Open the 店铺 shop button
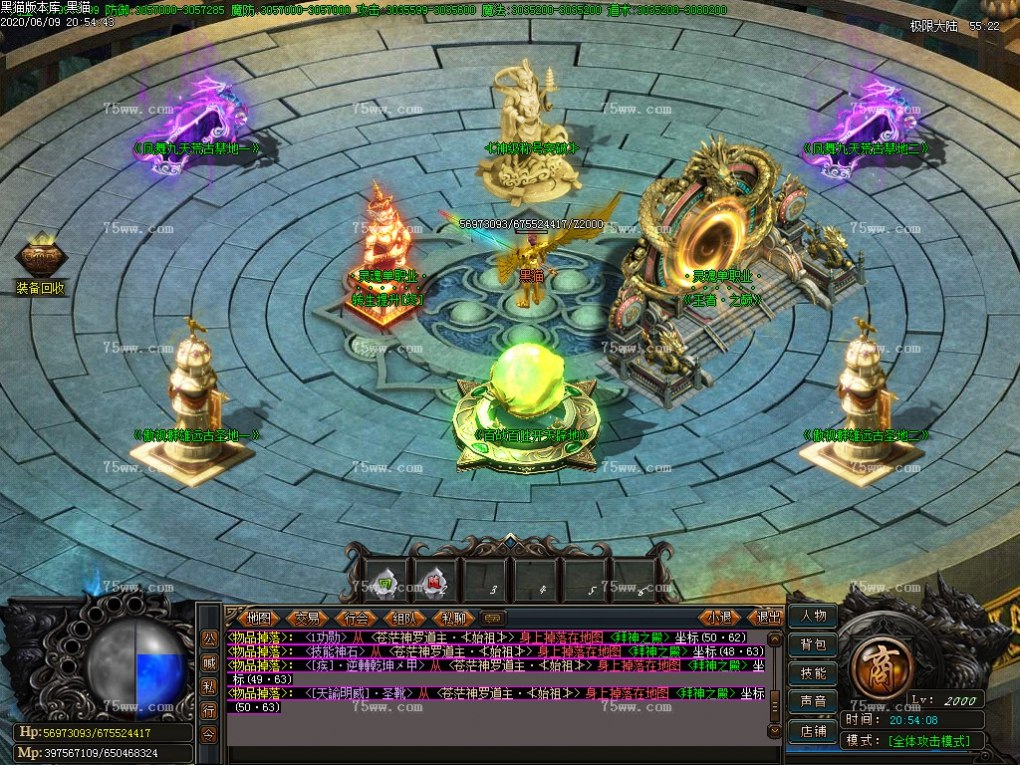The width and height of the screenshot is (1020, 765). 812,731
